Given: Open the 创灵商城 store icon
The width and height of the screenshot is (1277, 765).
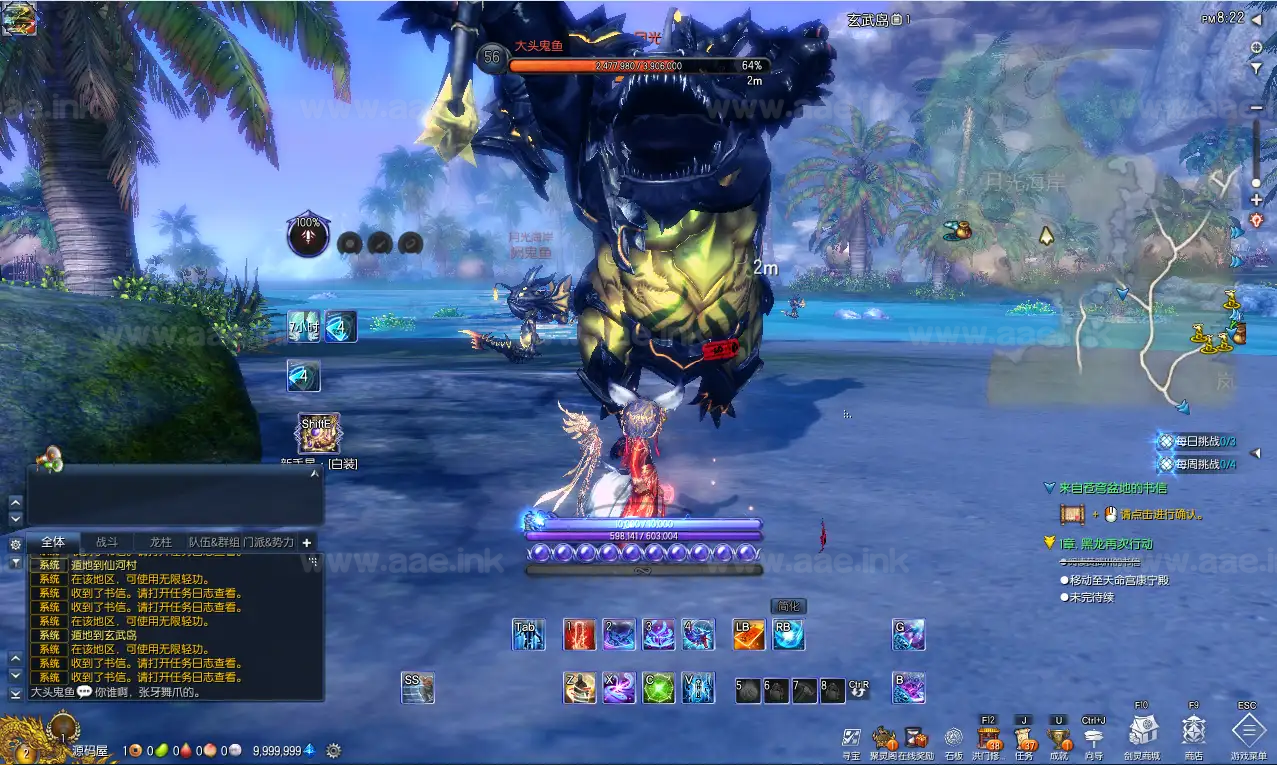Looking at the screenshot, I should 1143,733.
